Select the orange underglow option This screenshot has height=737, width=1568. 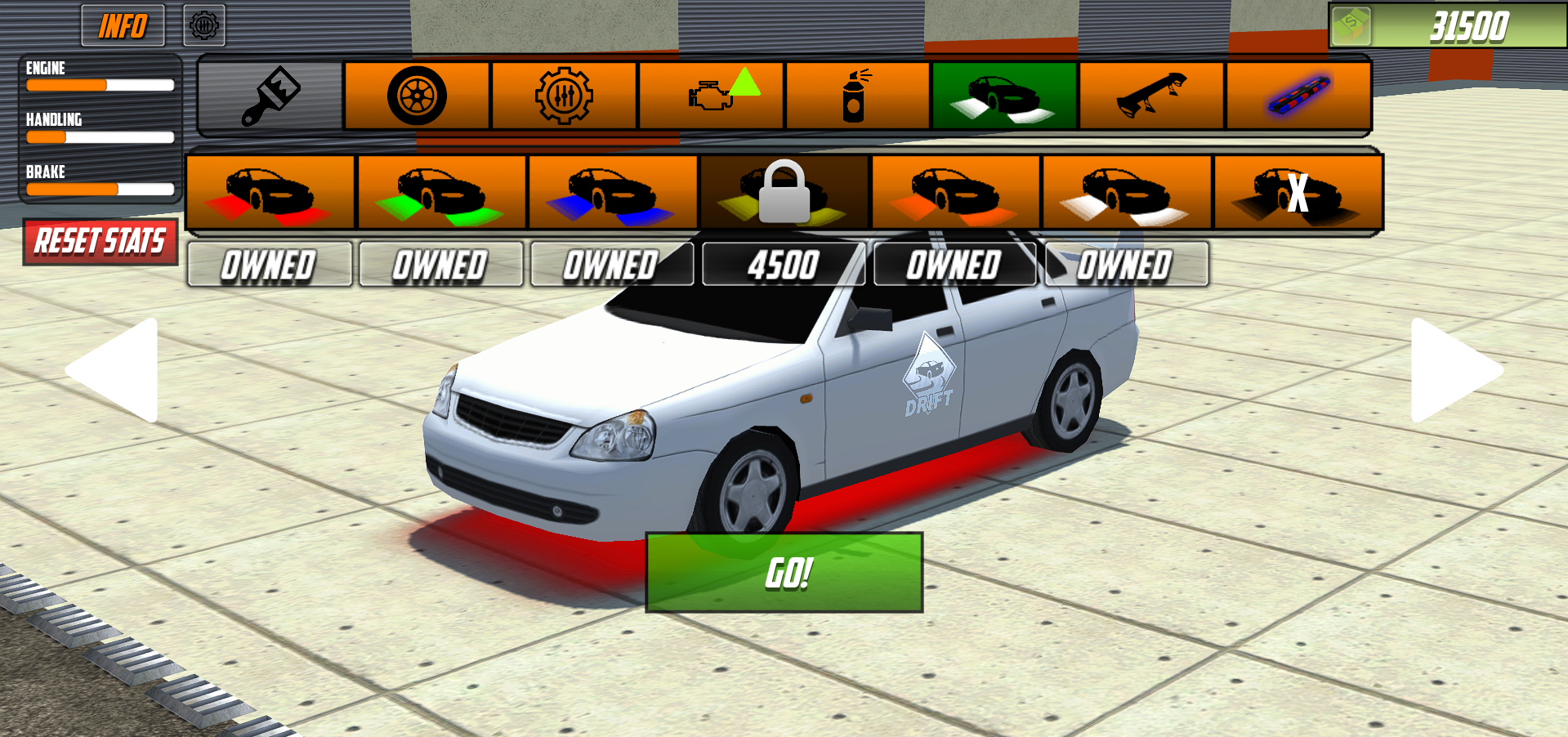(954, 190)
